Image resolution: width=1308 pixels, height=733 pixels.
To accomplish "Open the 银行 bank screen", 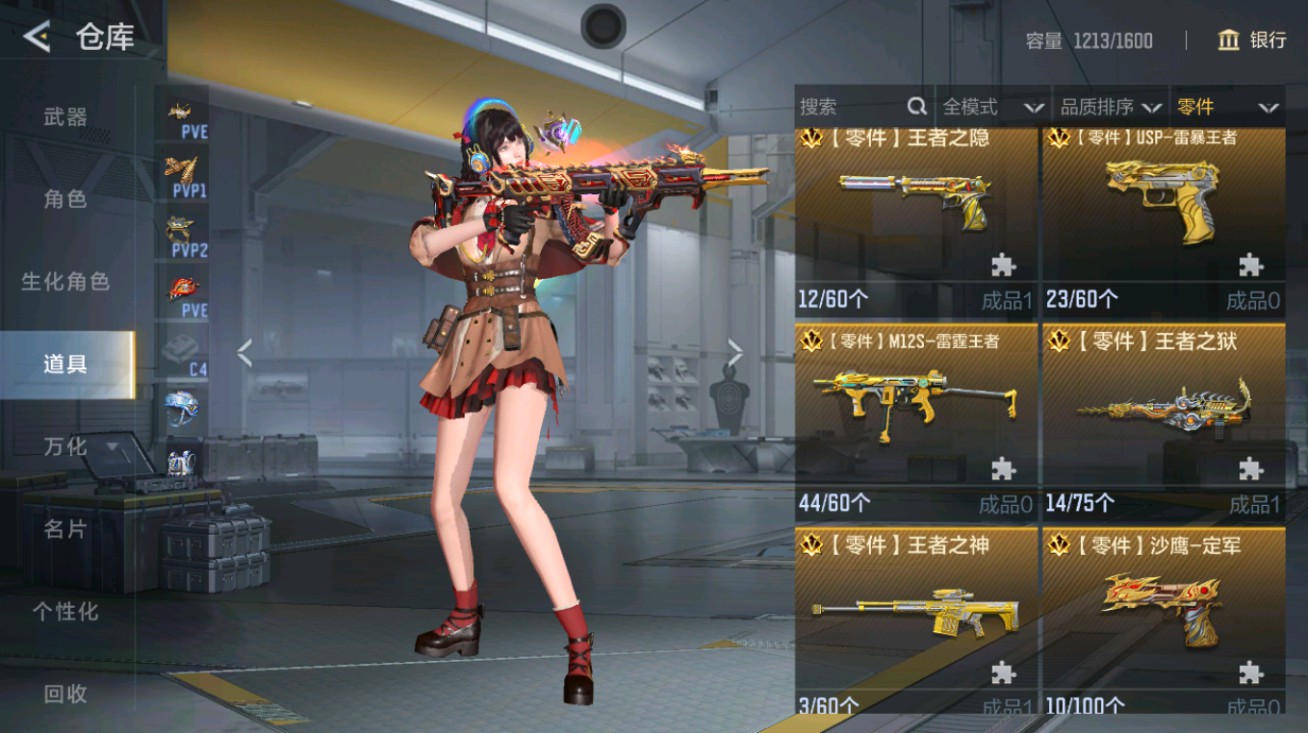I will [x=1252, y=40].
